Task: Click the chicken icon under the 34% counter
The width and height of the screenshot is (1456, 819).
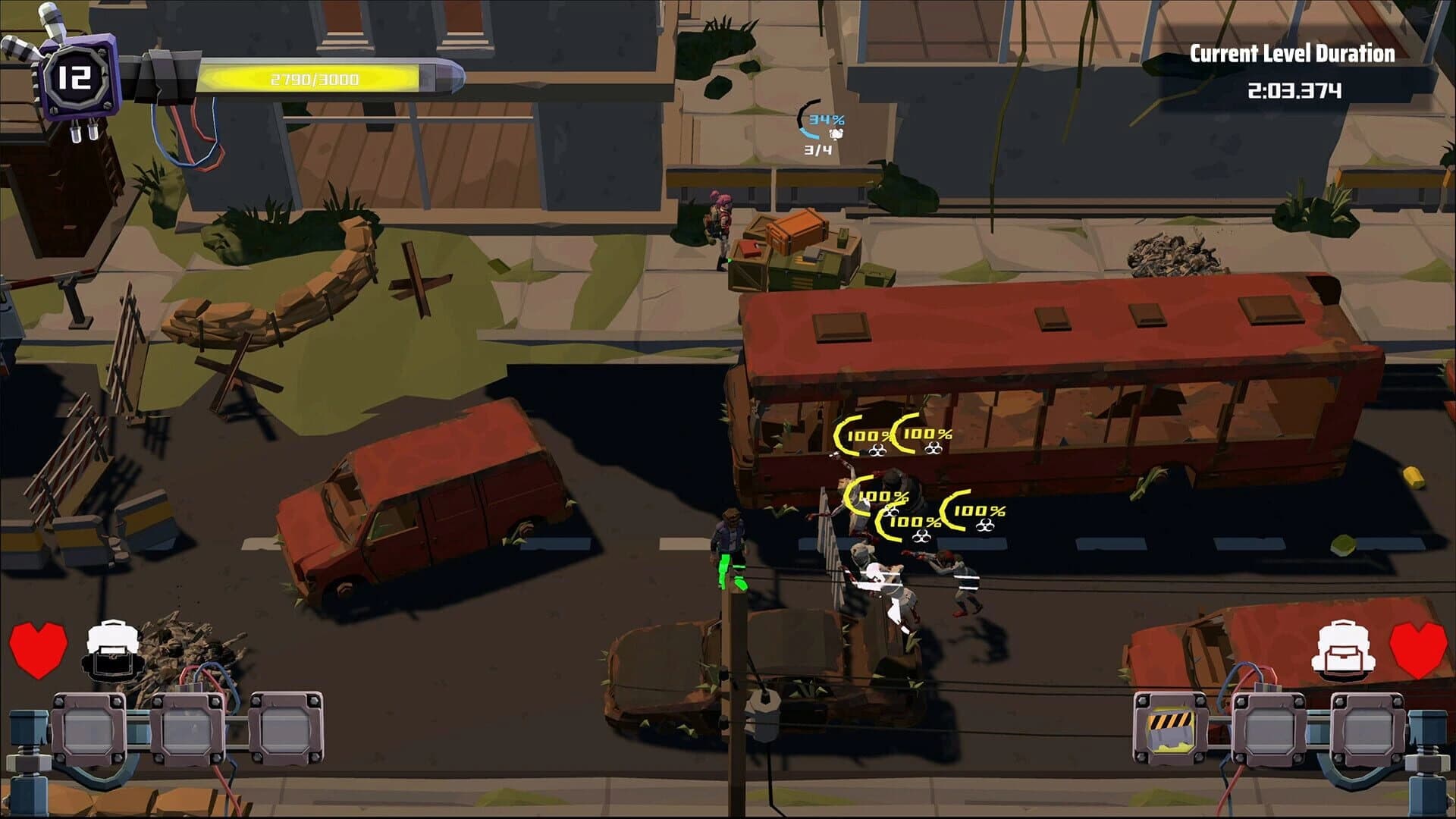Action: [x=837, y=133]
